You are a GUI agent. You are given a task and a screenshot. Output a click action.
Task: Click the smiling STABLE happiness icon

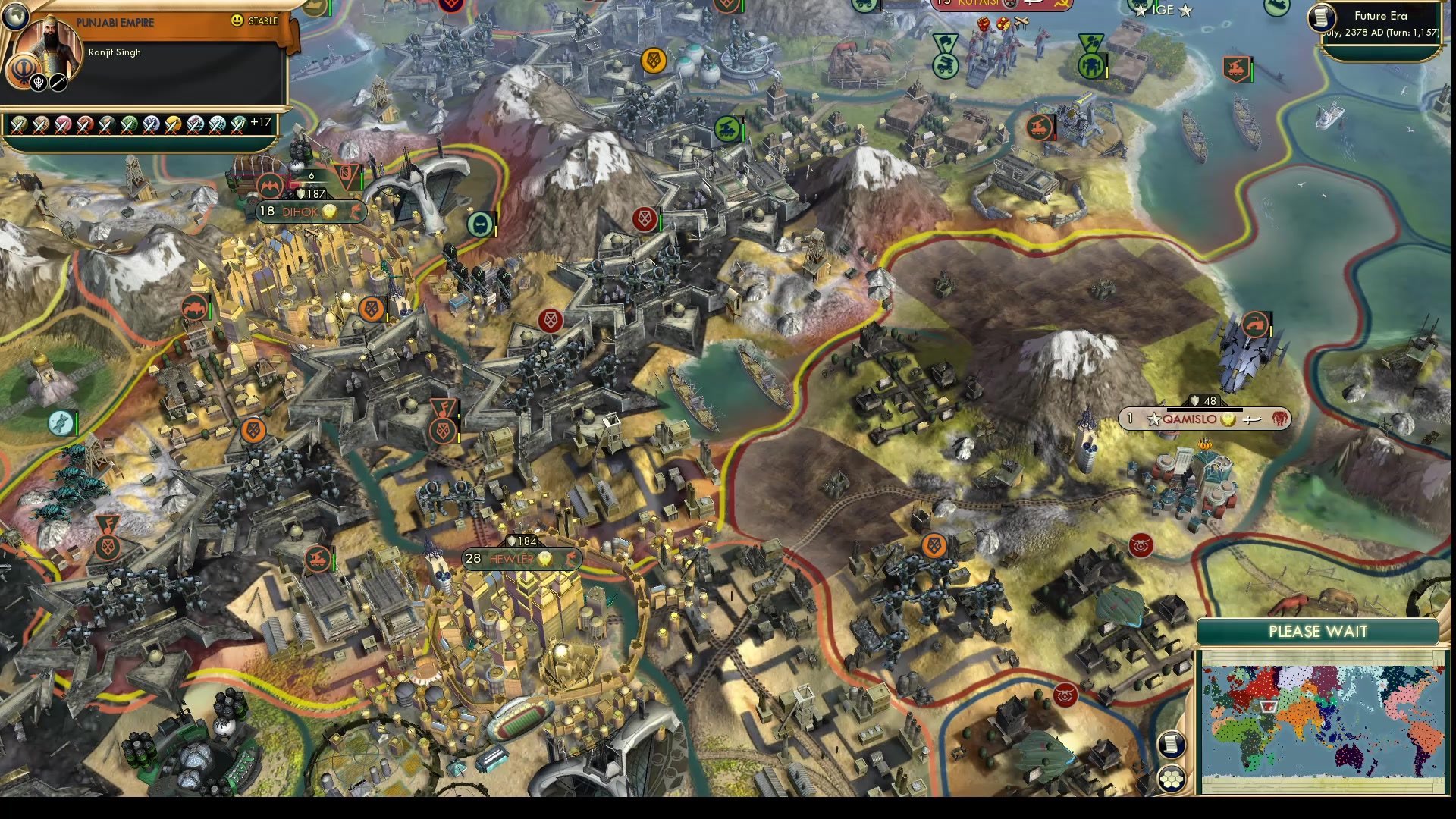237,20
